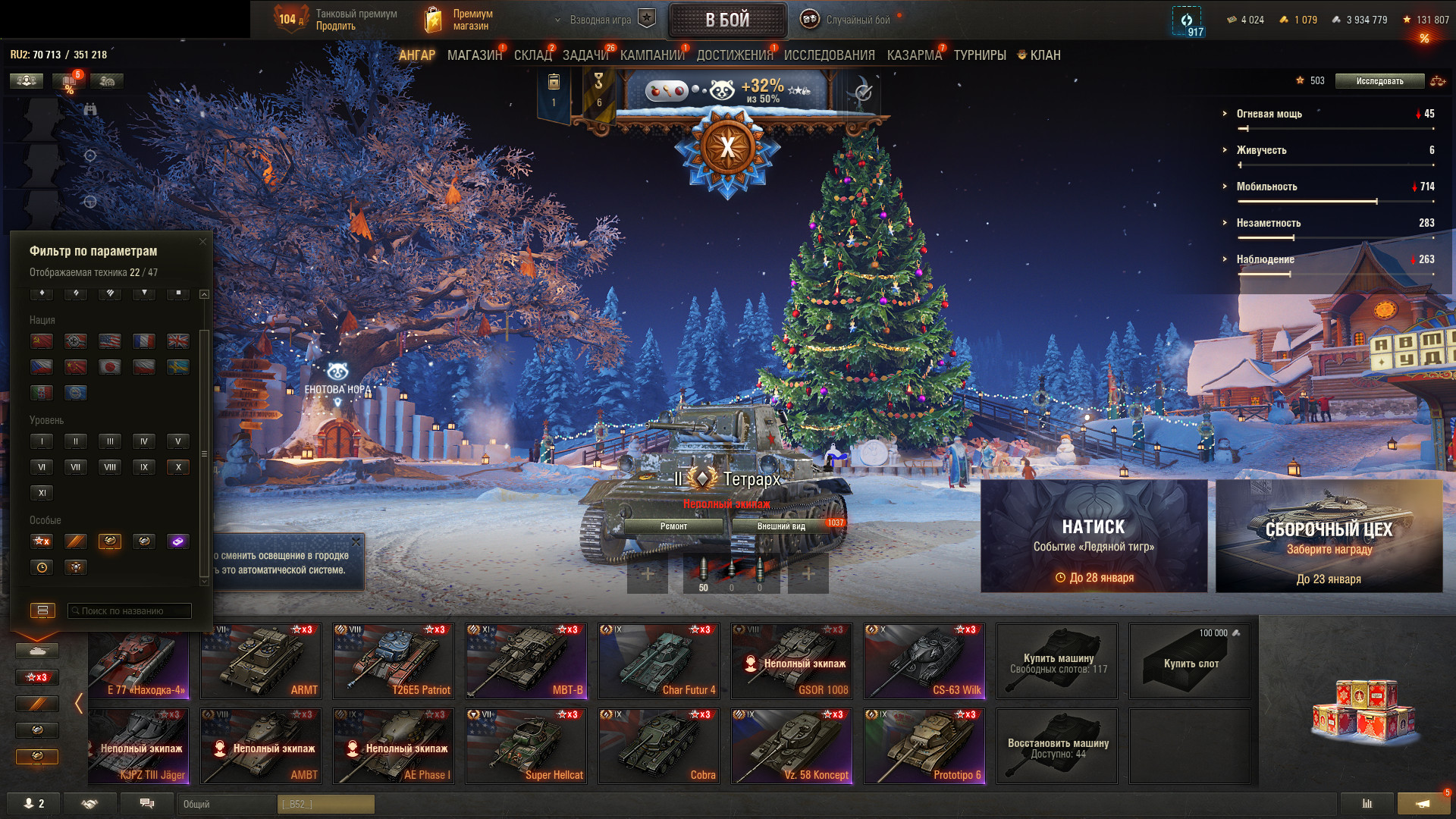Open the НАТИСК event banner
This screenshot has height=819, width=1456.
[1094, 536]
